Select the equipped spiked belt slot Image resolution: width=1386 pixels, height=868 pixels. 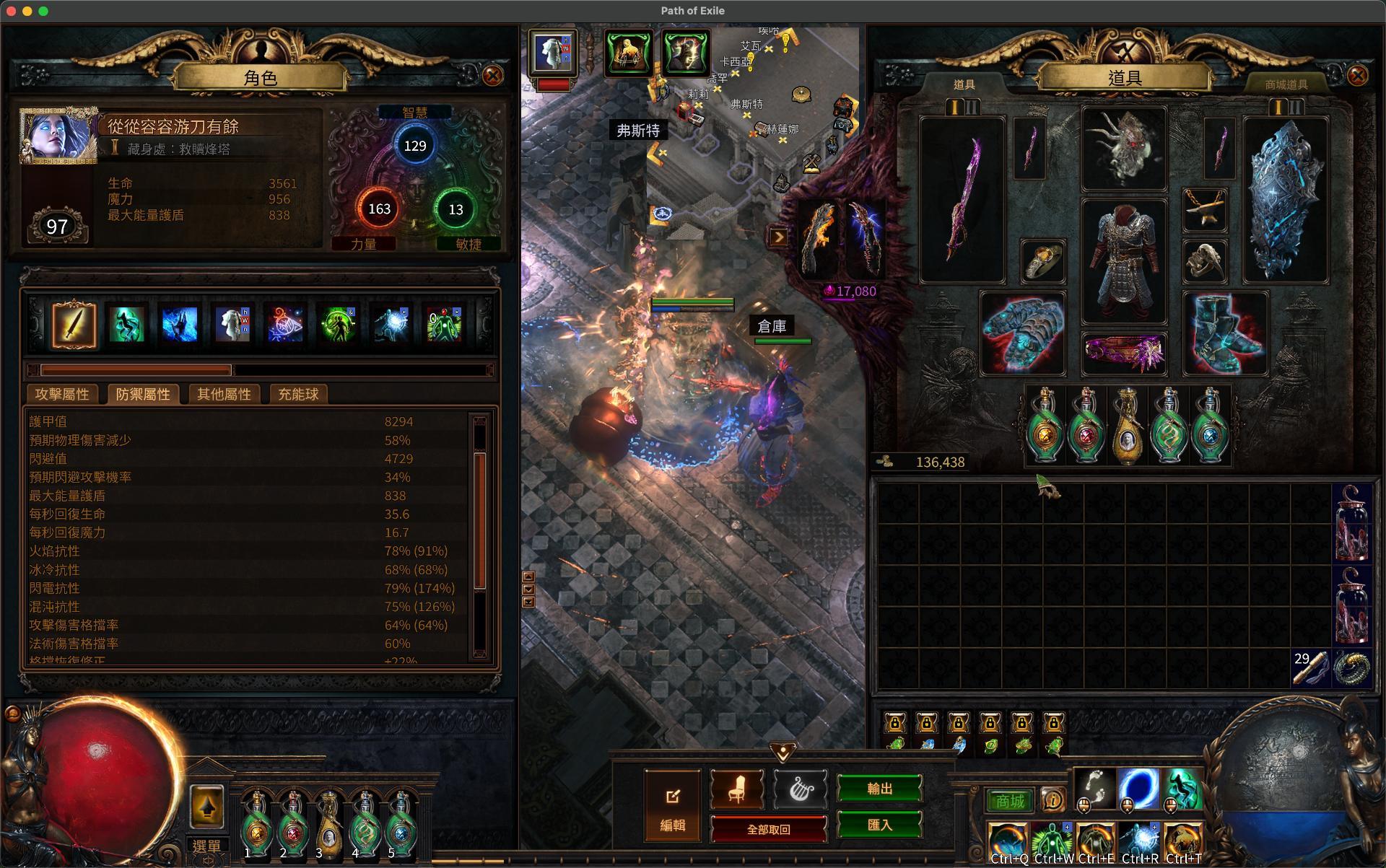tap(1124, 354)
